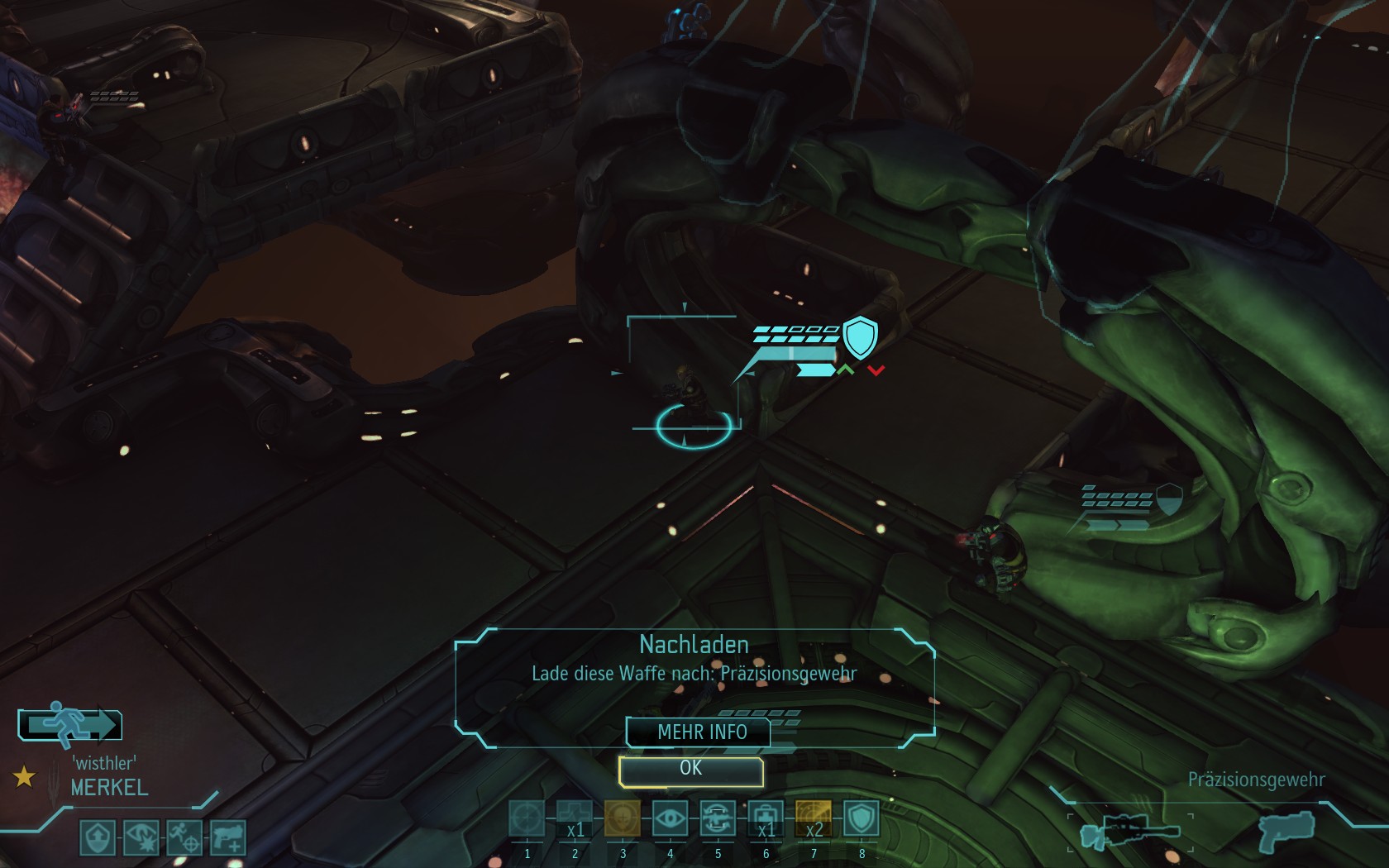Confirm the reload with the OK button
The image size is (1389, 868).
tap(690, 770)
